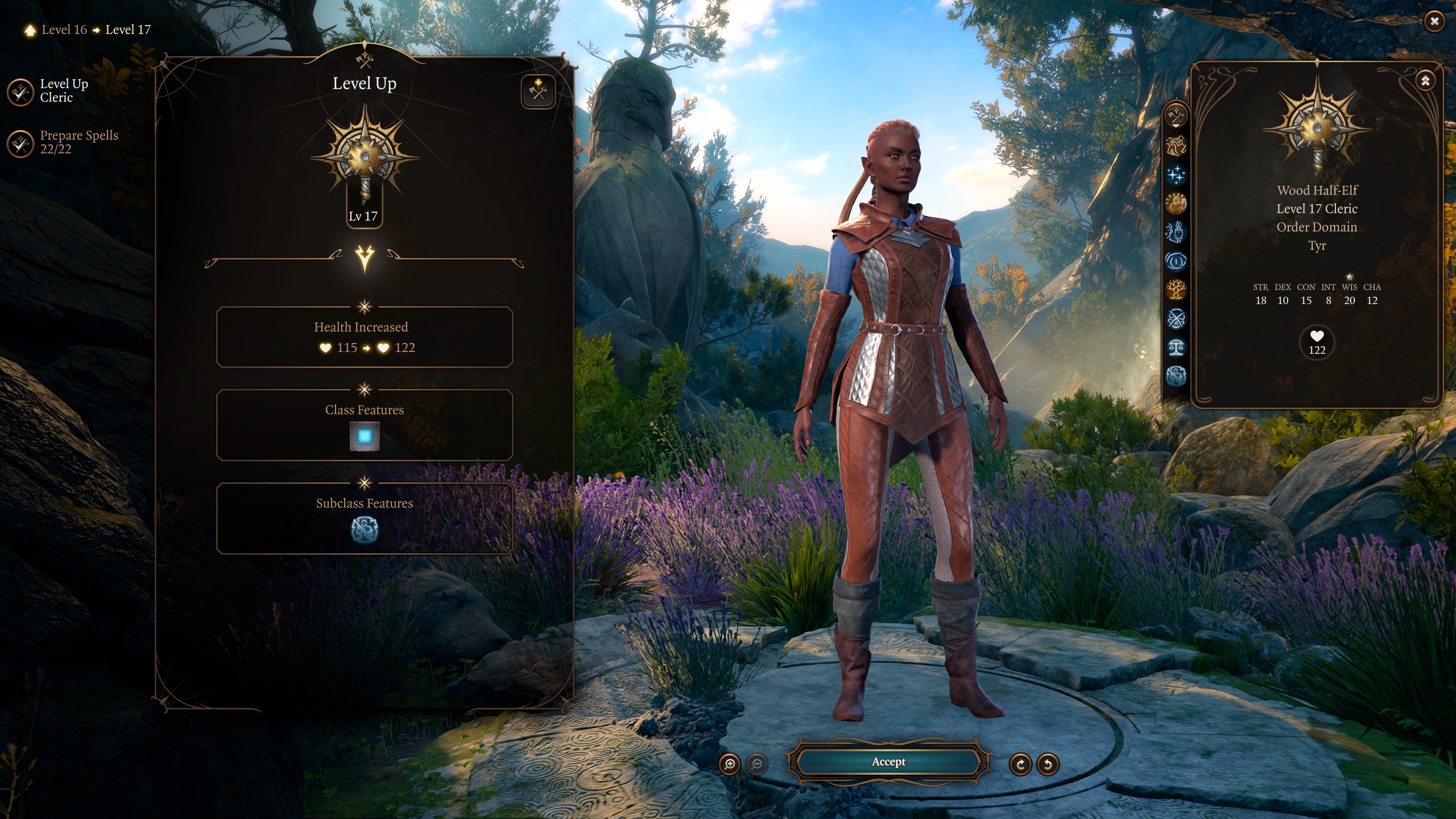Click the add multiclass button
Image resolution: width=1456 pixels, height=819 pixels.
coord(537,91)
